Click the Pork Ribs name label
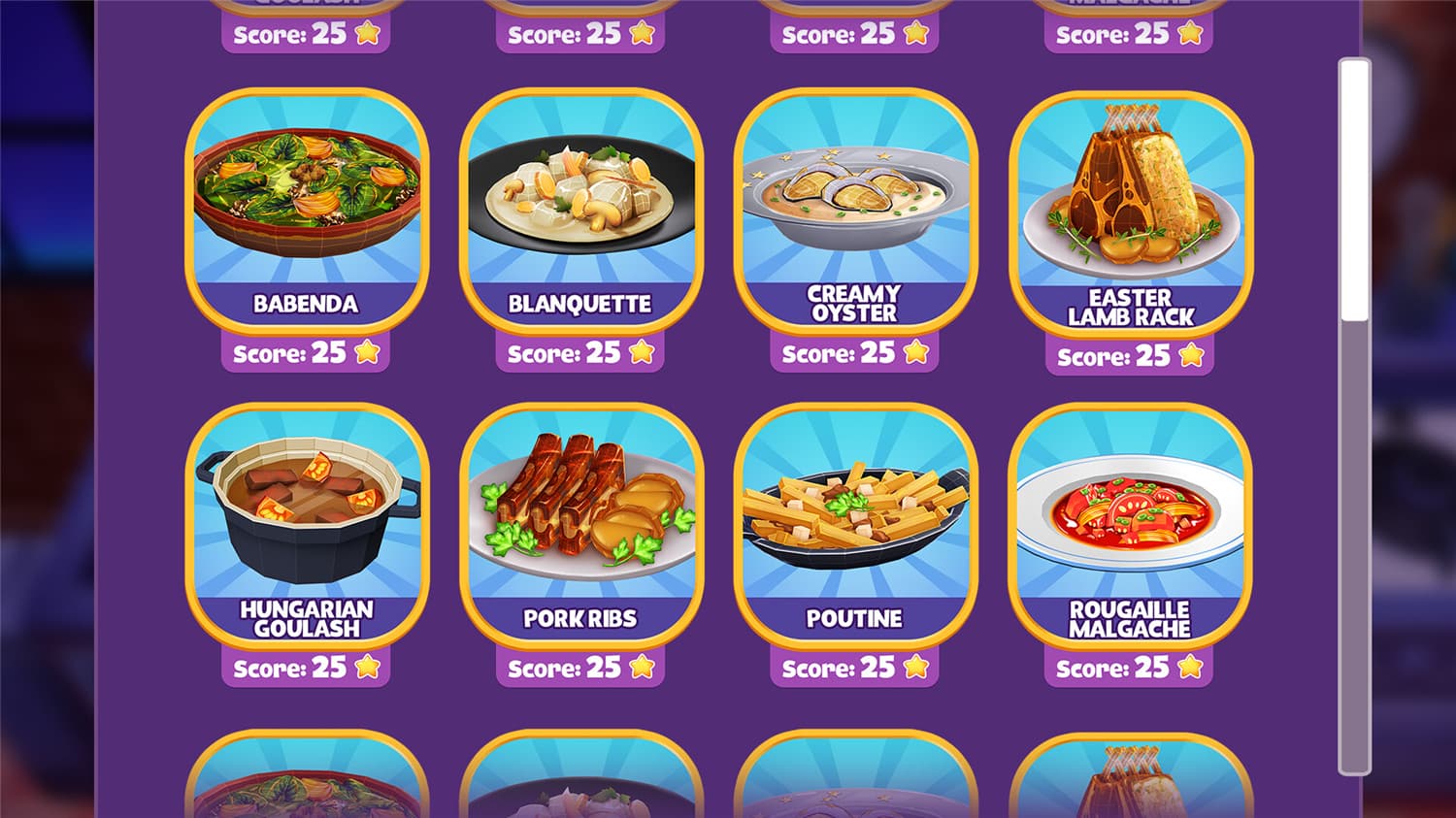This screenshot has height=818, width=1456. 582,618
